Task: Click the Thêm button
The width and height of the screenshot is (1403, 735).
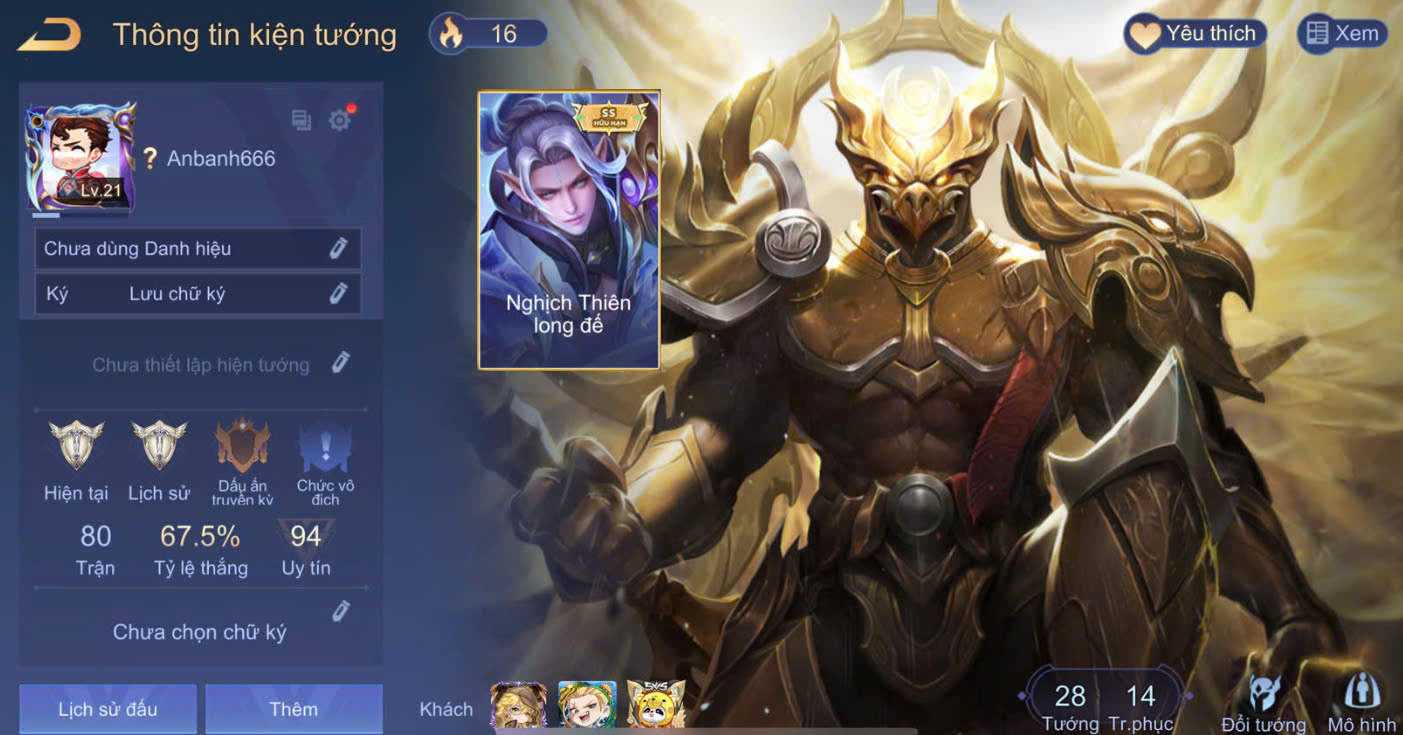Action: tap(293, 709)
